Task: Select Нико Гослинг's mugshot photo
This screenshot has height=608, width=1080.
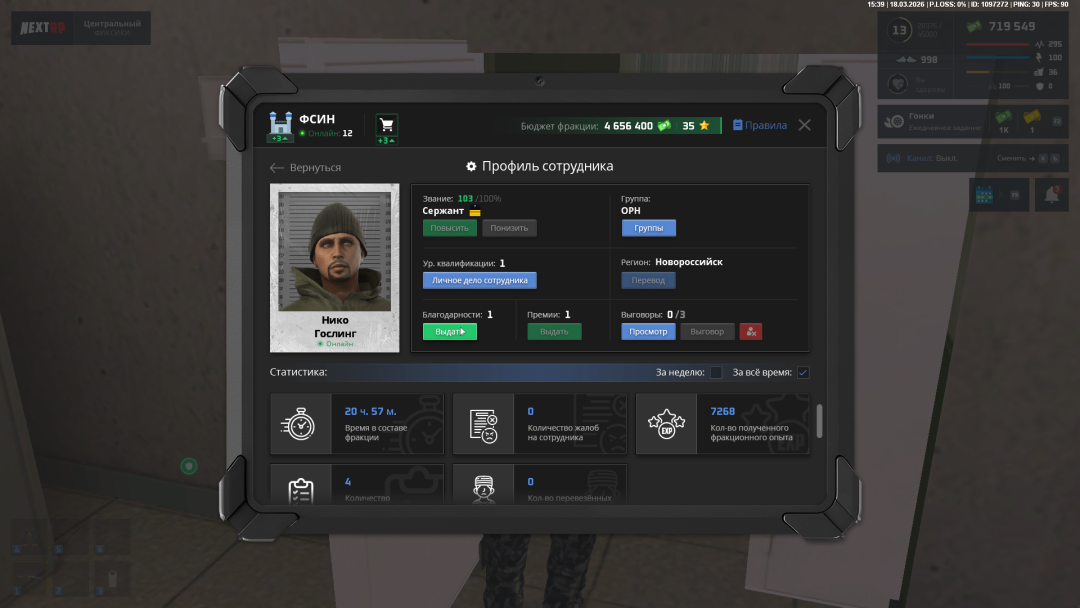Action: [x=334, y=251]
